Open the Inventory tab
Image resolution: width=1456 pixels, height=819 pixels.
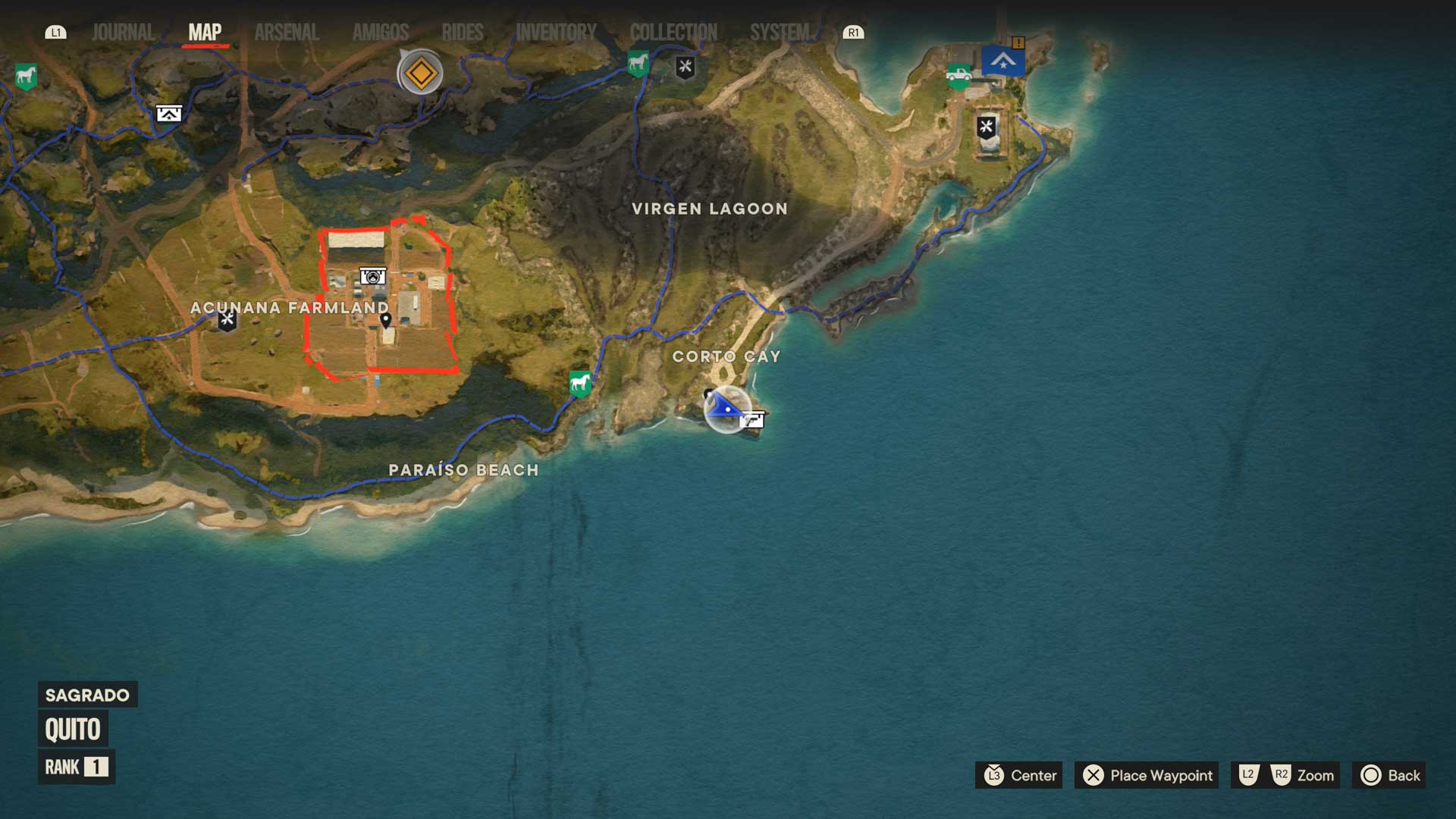coord(556,33)
